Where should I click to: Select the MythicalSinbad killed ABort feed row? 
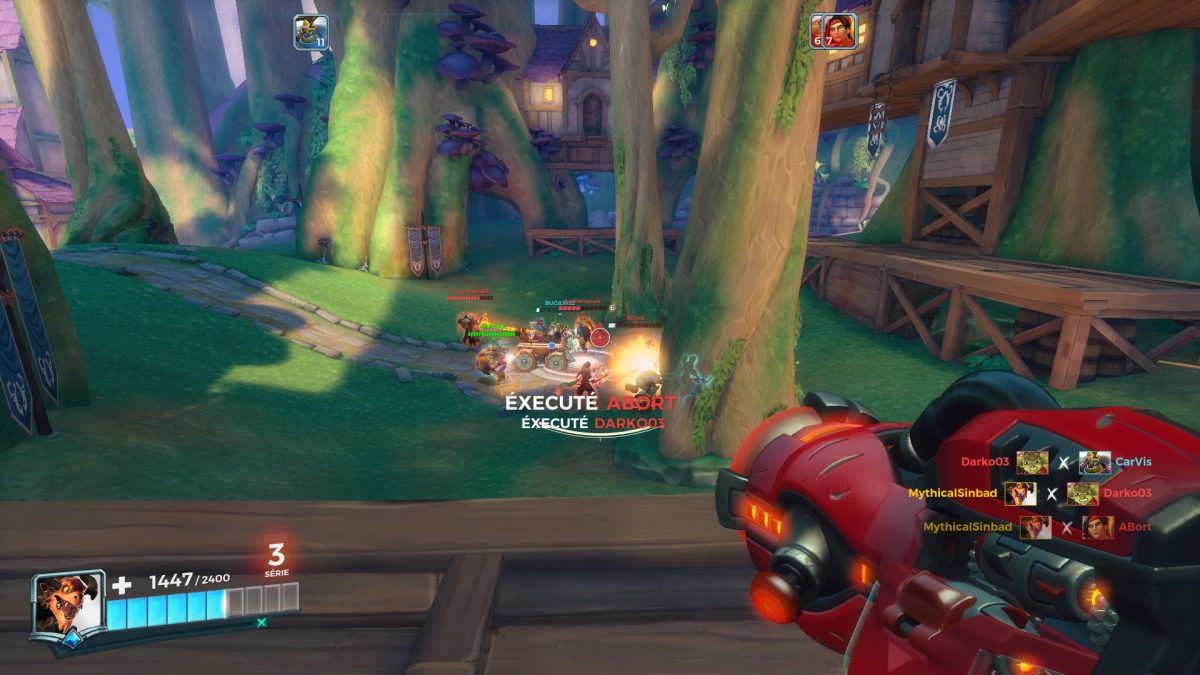[x=1037, y=527]
